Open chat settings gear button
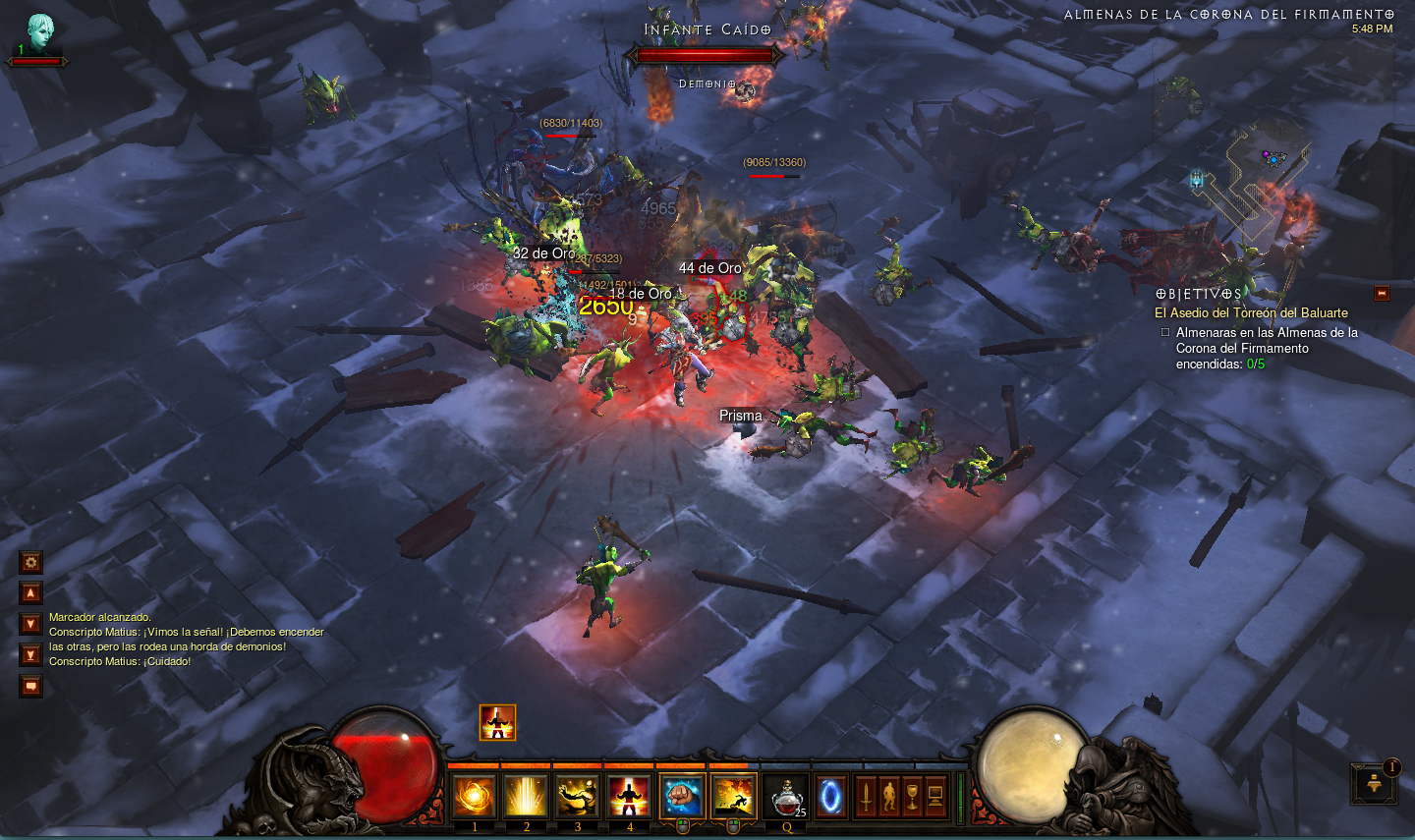 (x=31, y=562)
